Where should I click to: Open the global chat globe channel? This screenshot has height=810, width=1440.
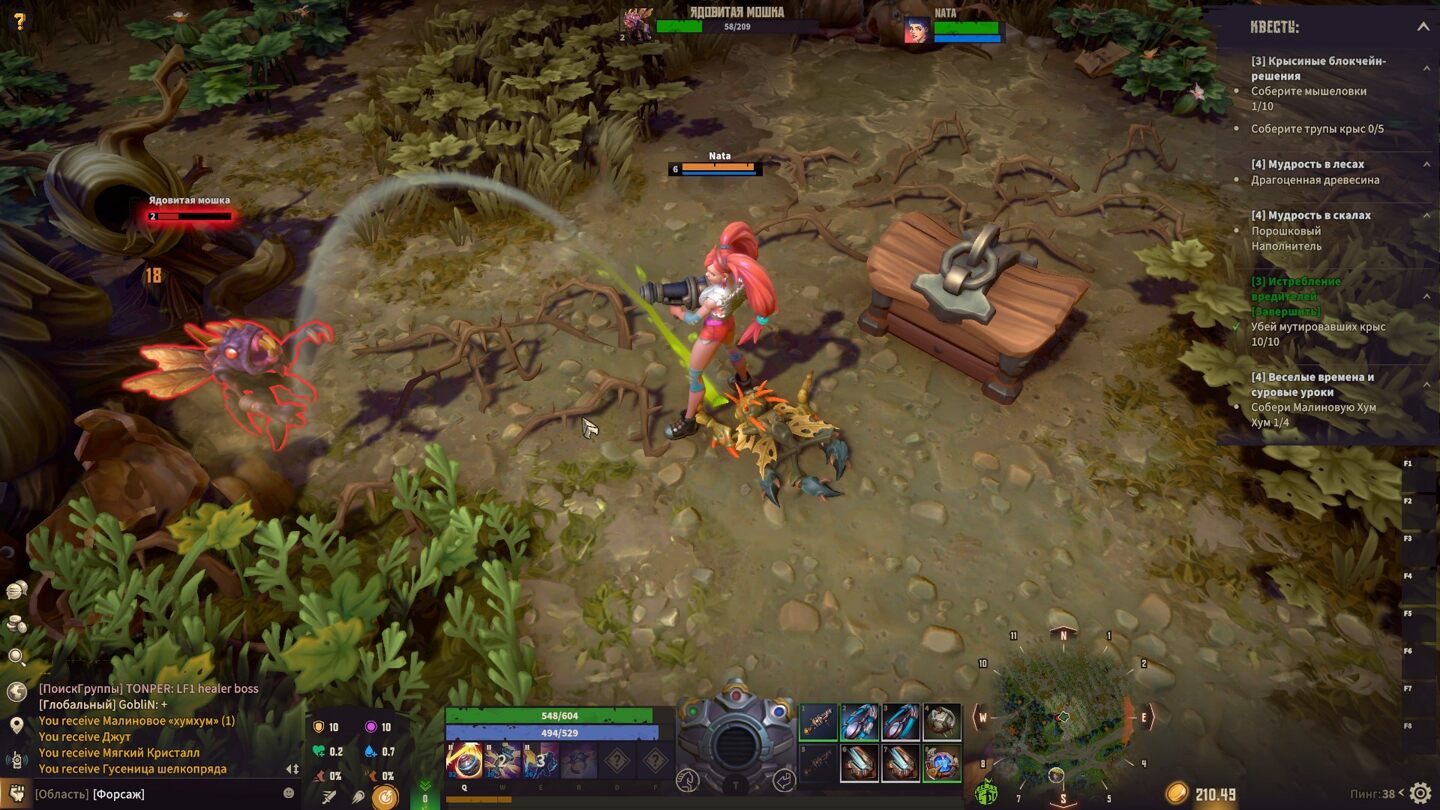pyautogui.click(x=17, y=691)
